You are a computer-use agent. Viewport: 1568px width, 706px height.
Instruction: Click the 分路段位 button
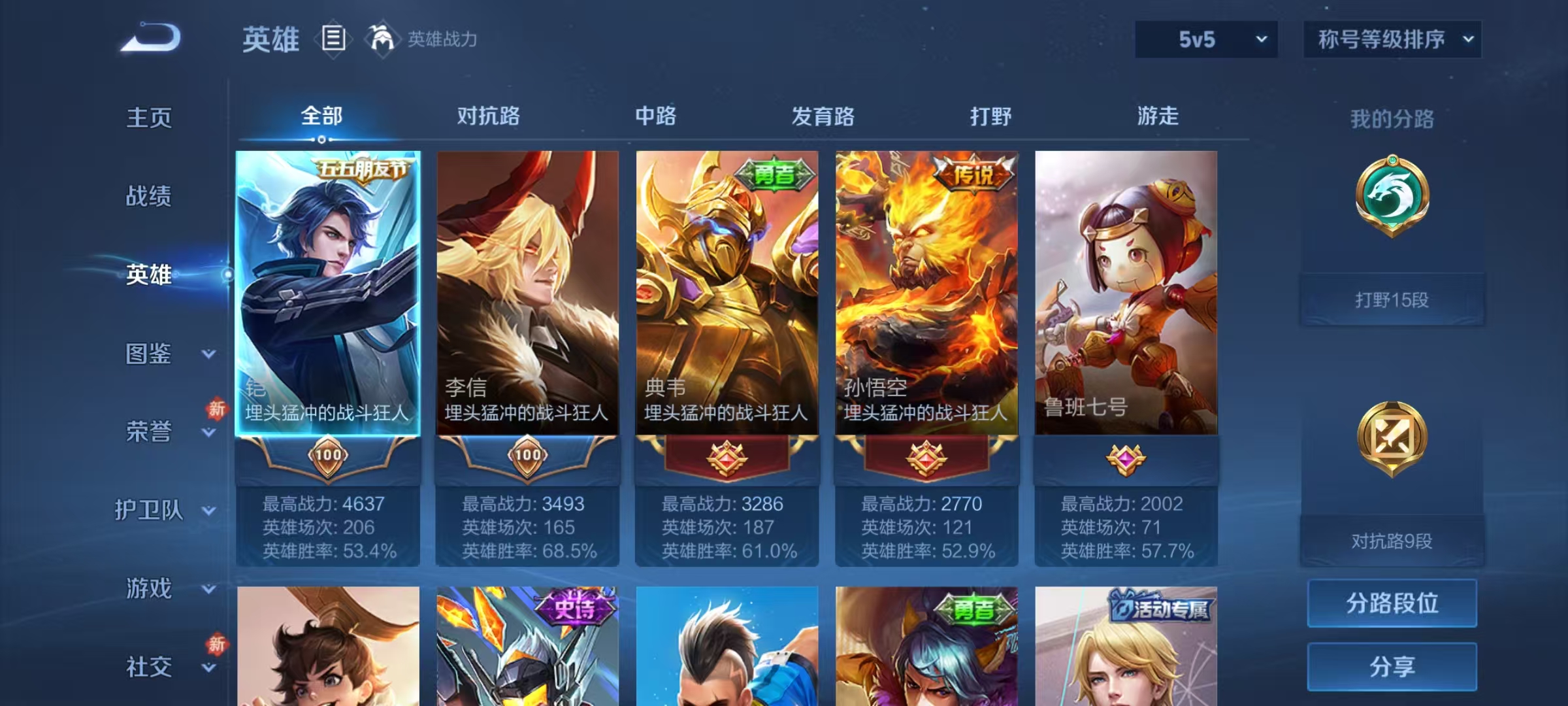(x=1391, y=603)
